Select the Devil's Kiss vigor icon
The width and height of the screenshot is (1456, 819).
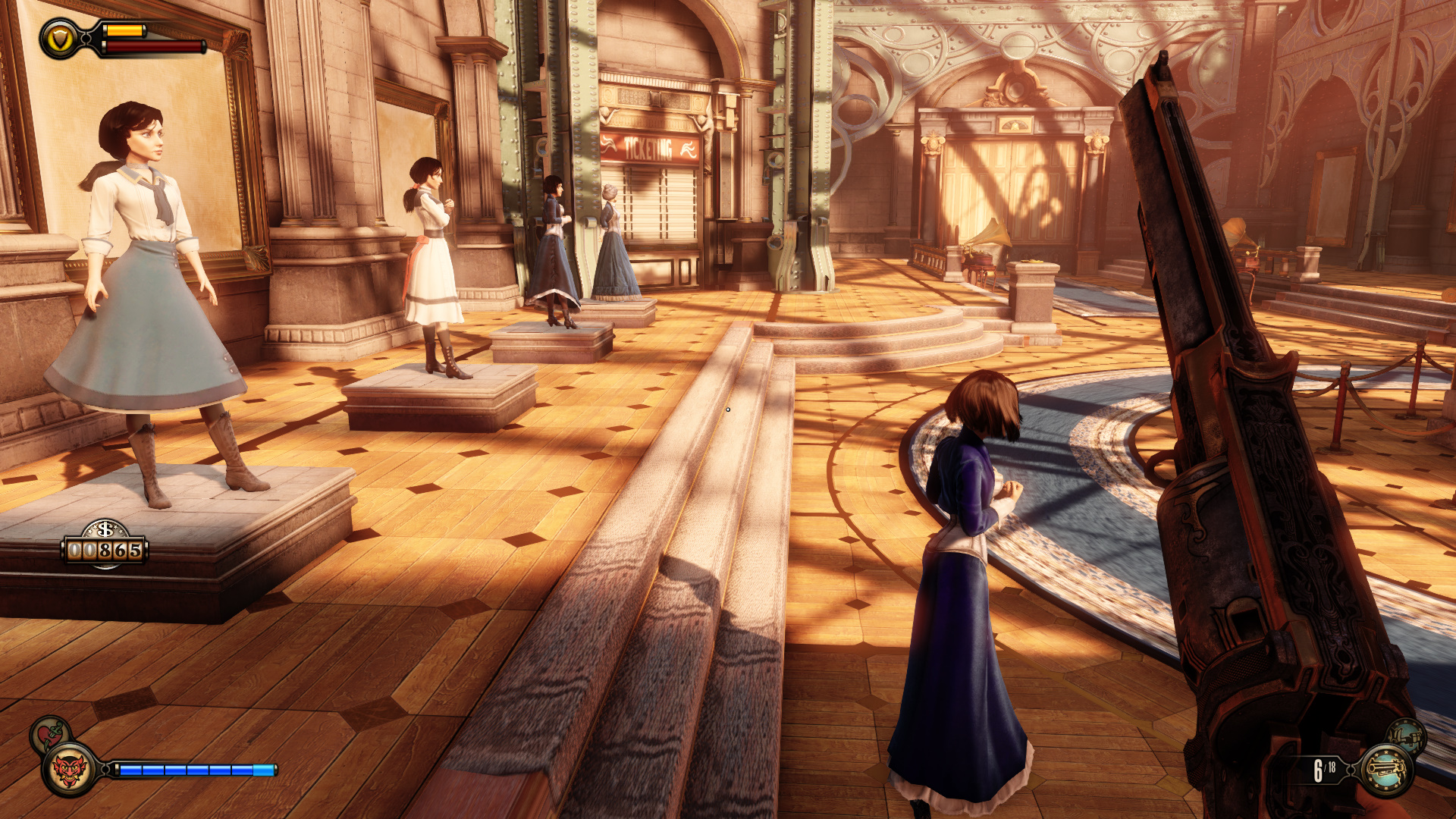[69, 770]
